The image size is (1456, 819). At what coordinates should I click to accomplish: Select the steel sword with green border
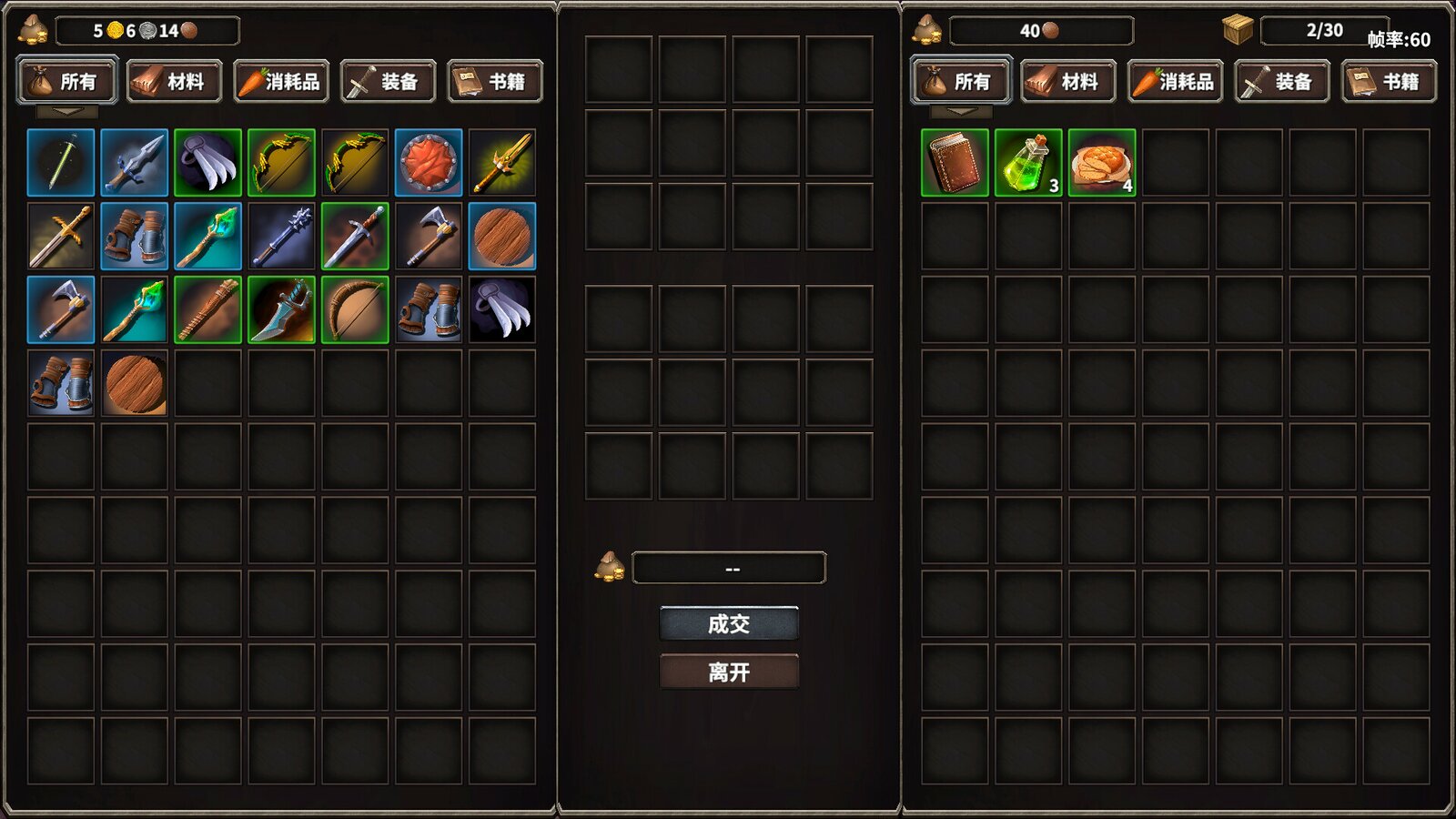pyautogui.click(x=355, y=237)
